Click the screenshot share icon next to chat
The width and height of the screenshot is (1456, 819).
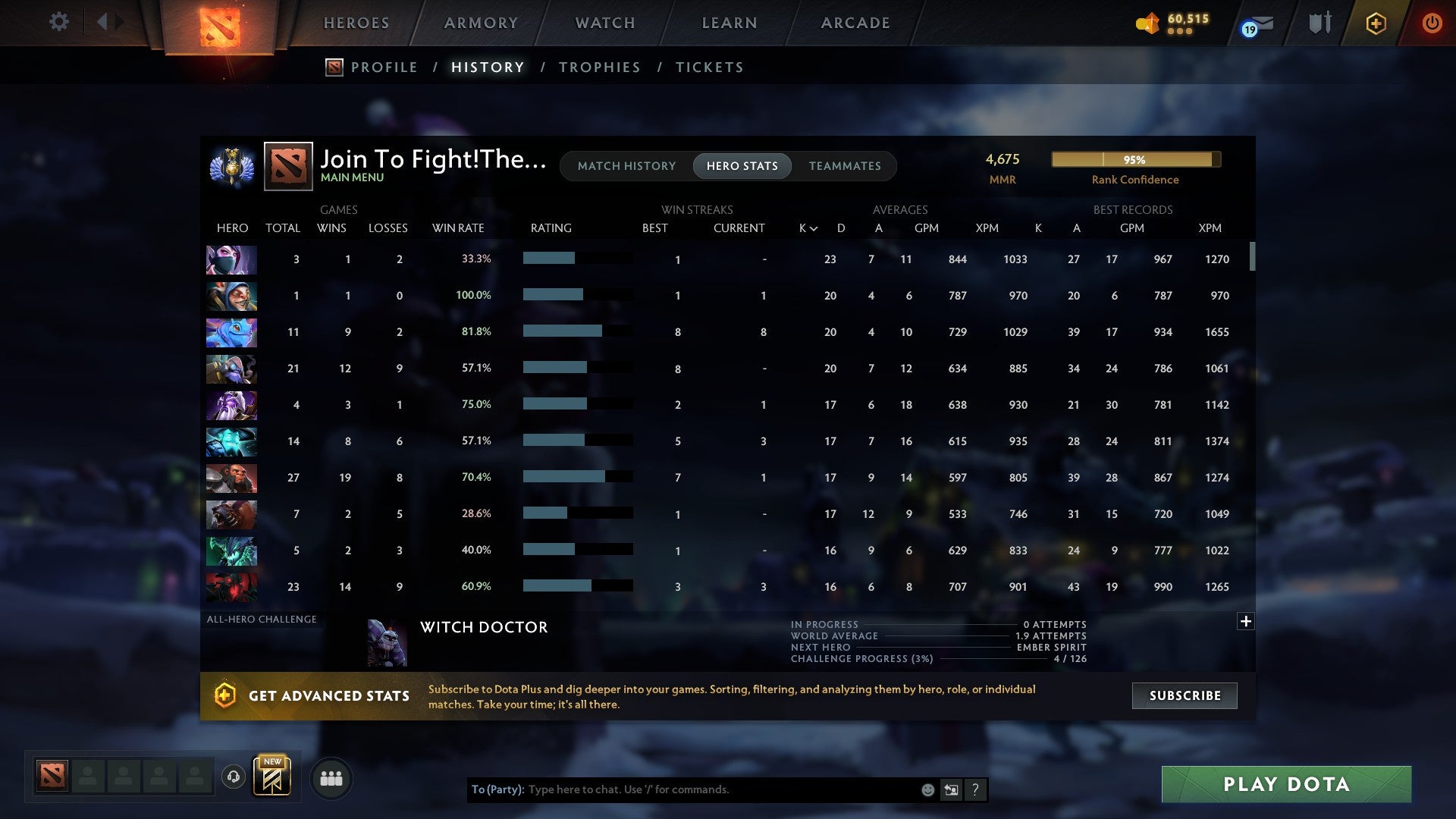pos(951,789)
